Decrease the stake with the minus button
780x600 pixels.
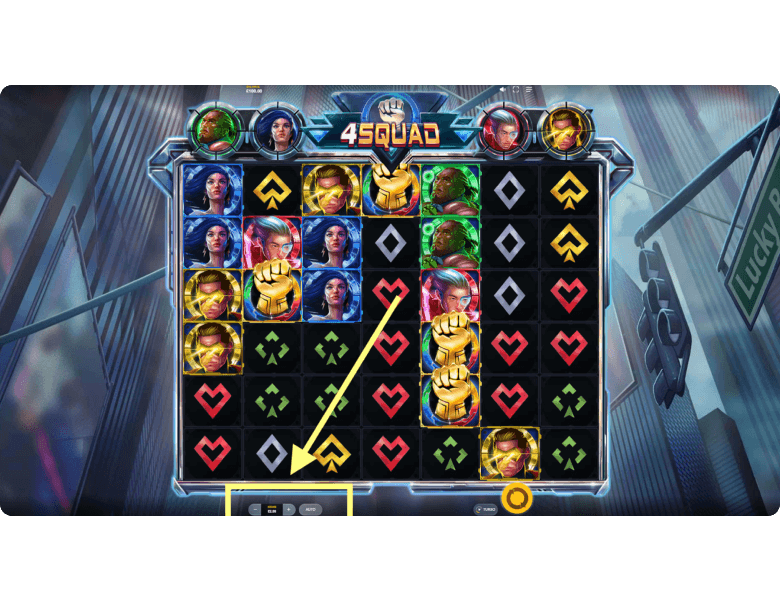click(255, 509)
